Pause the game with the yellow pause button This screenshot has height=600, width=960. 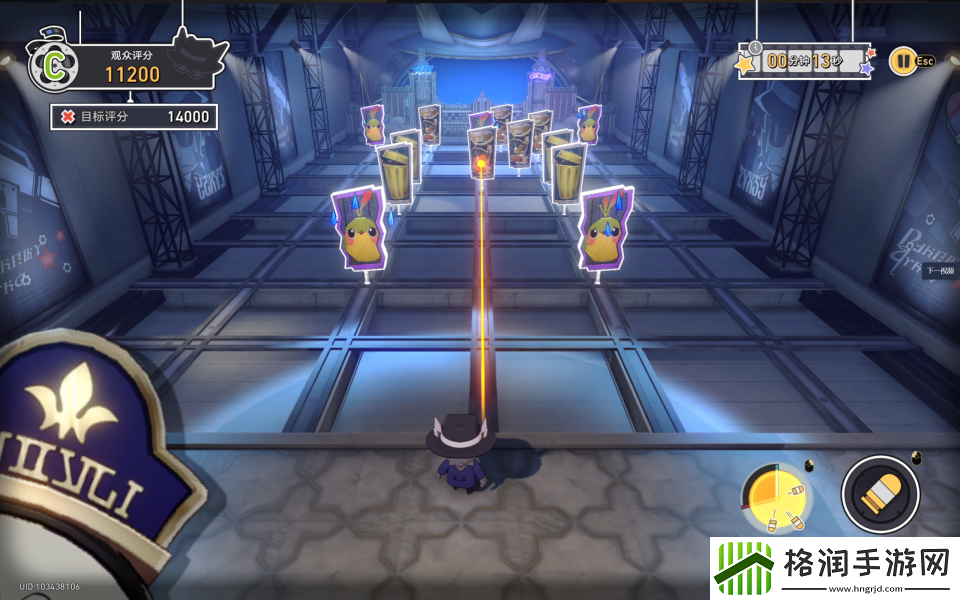point(902,61)
